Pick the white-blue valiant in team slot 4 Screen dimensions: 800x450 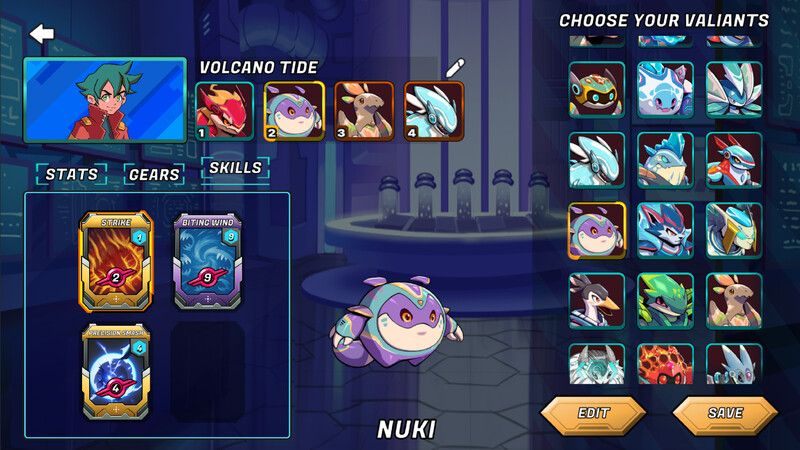pos(434,110)
